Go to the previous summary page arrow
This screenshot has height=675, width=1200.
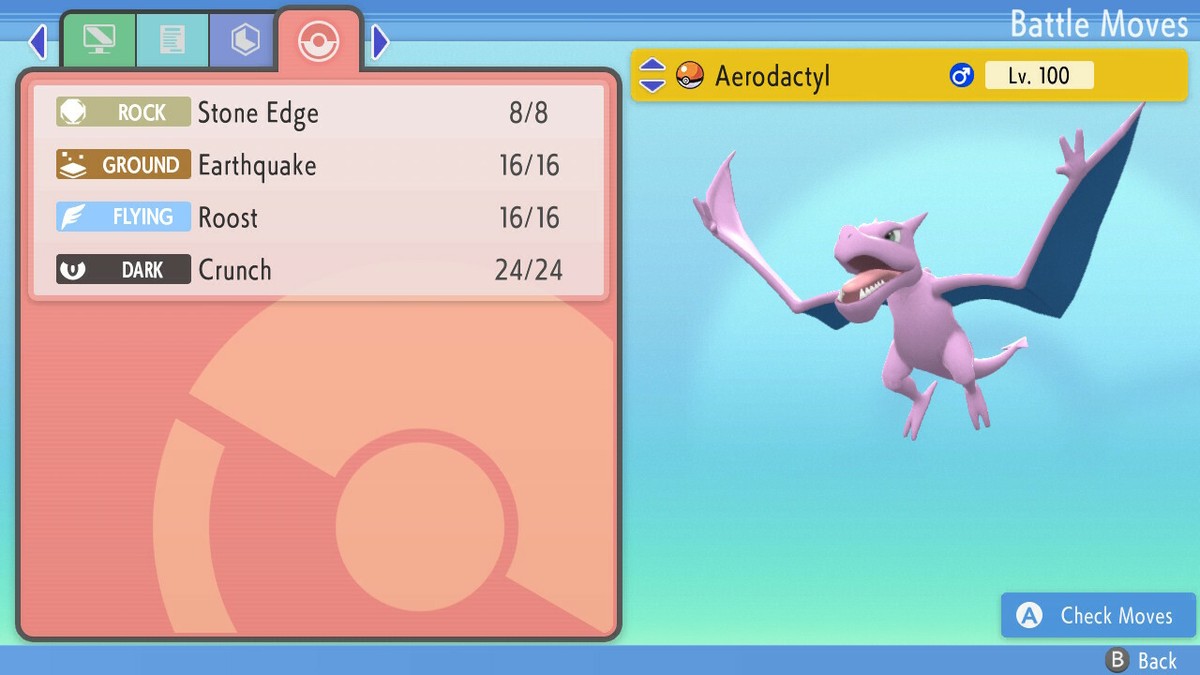pyautogui.click(x=38, y=42)
